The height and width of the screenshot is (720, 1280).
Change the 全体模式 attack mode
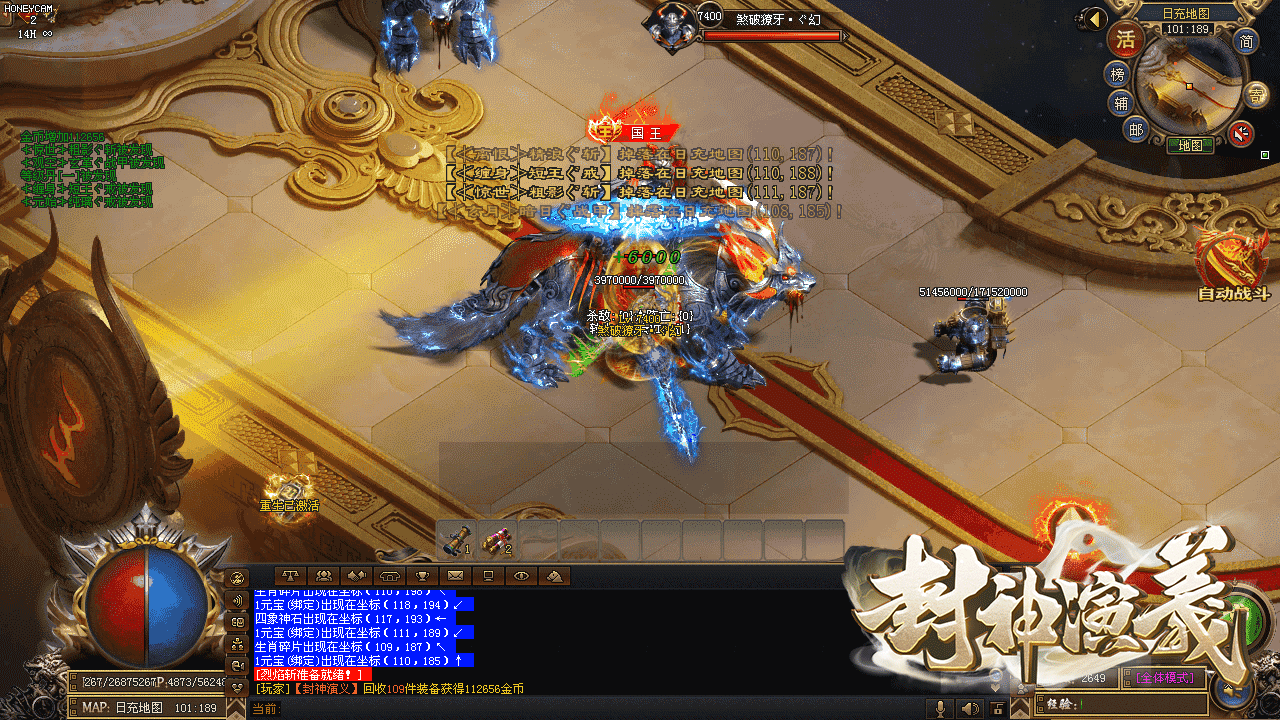coord(1165,678)
